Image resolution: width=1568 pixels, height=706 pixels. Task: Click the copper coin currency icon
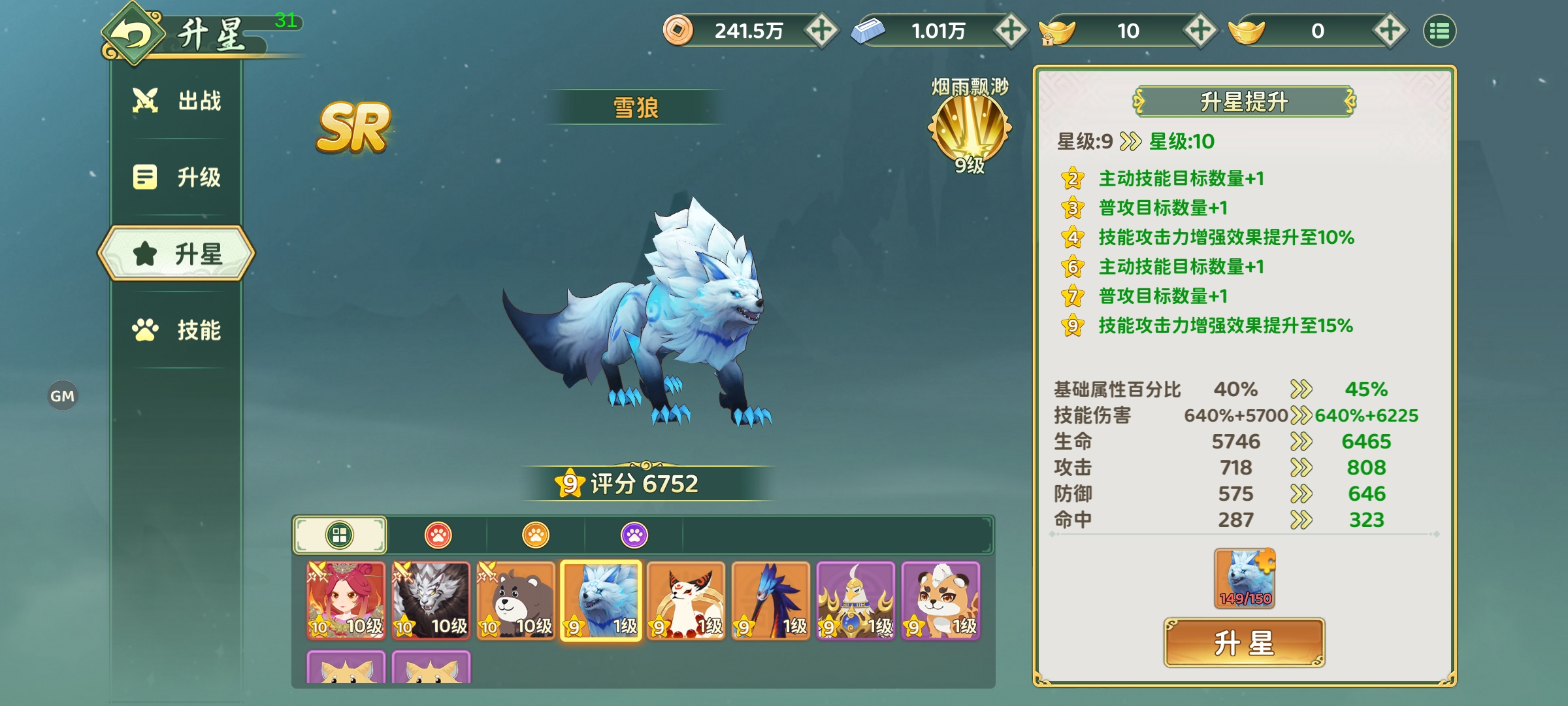point(677,30)
